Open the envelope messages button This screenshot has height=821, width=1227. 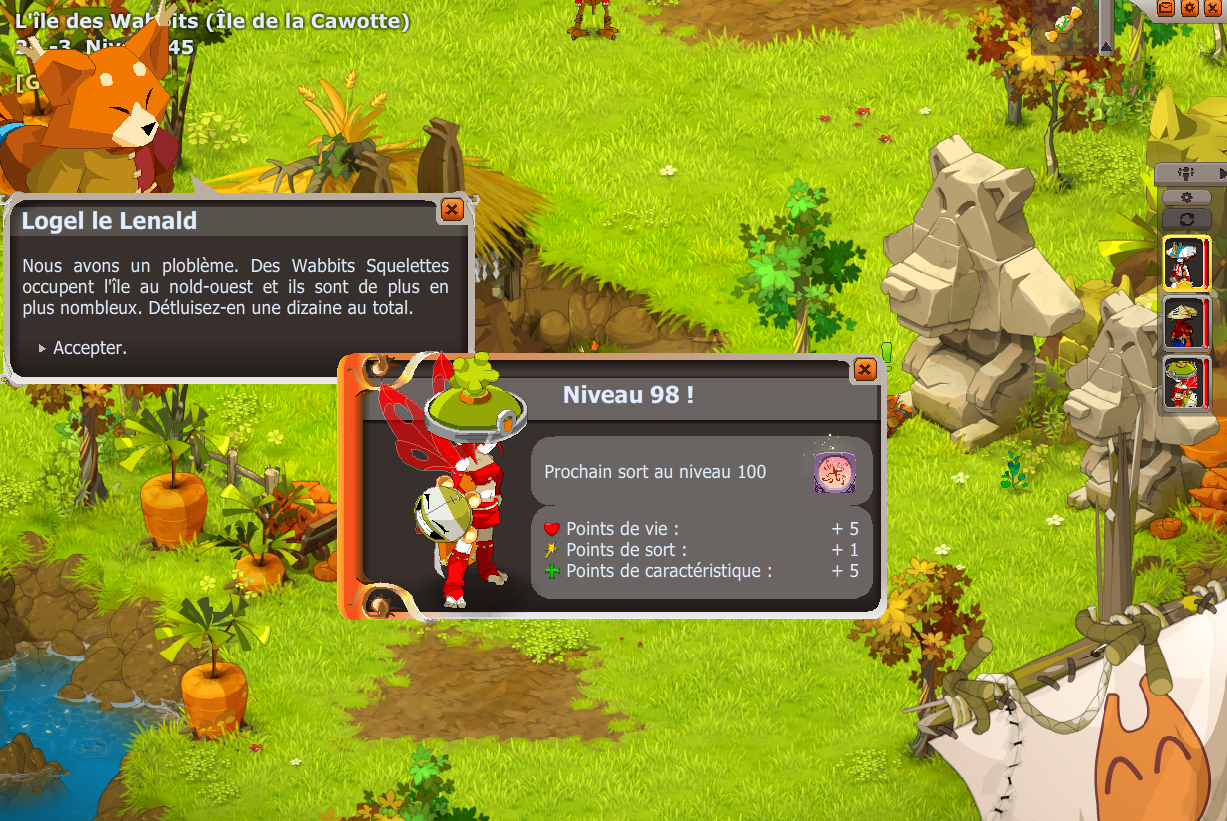pos(1166,8)
